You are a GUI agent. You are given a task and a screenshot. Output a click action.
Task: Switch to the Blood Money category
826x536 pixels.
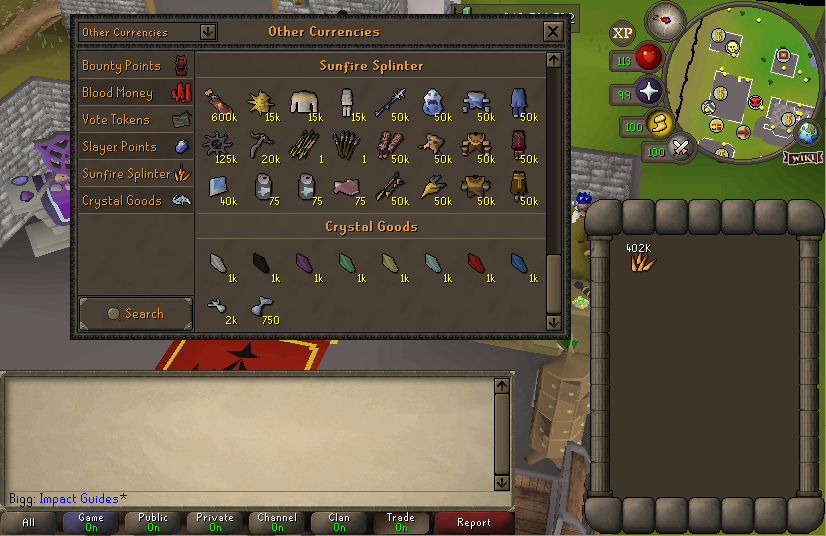135,93
